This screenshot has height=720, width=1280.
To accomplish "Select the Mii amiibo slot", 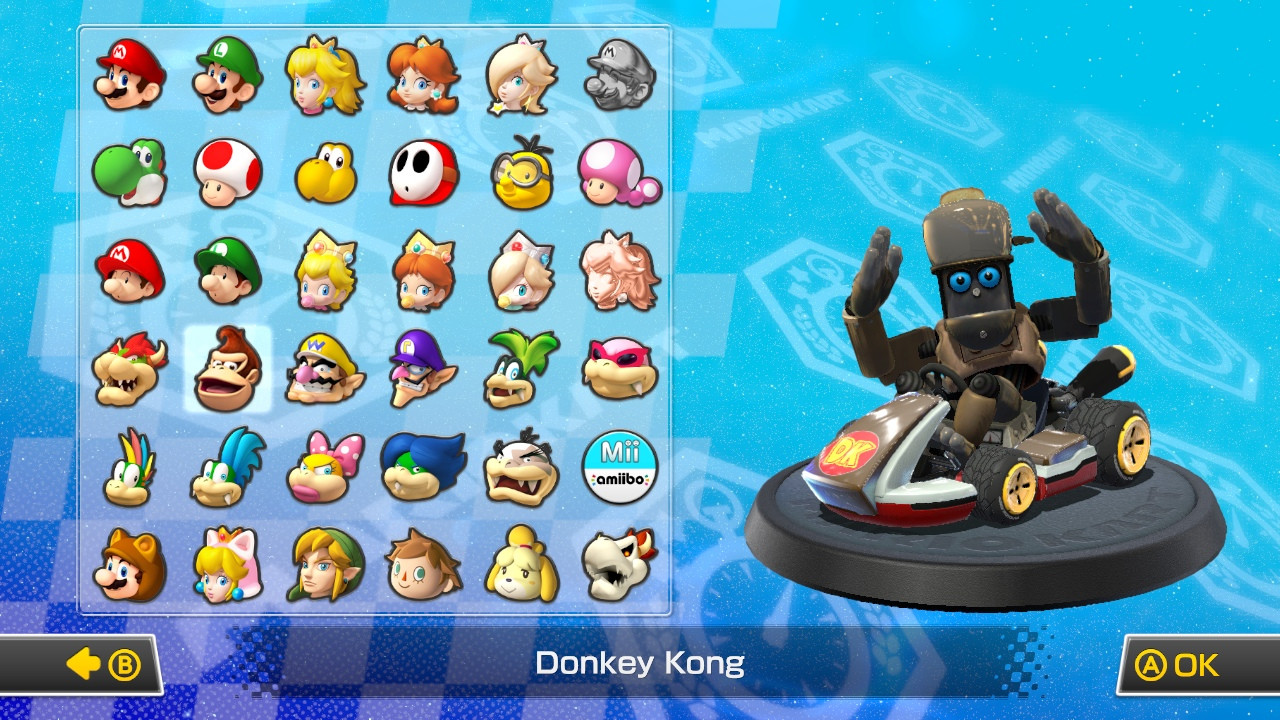I will pos(619,463).
